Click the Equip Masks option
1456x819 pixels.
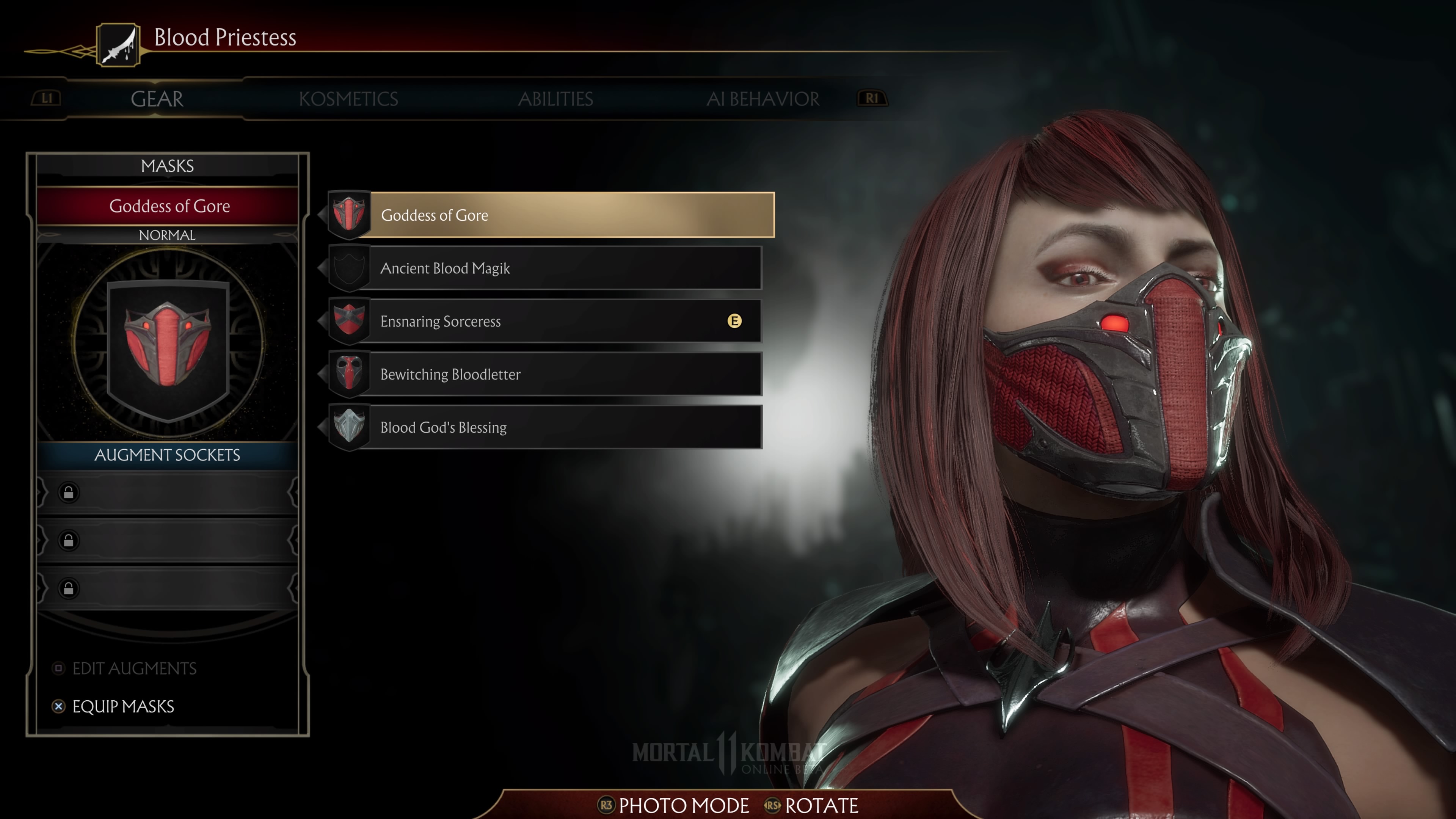click(122, 706)
